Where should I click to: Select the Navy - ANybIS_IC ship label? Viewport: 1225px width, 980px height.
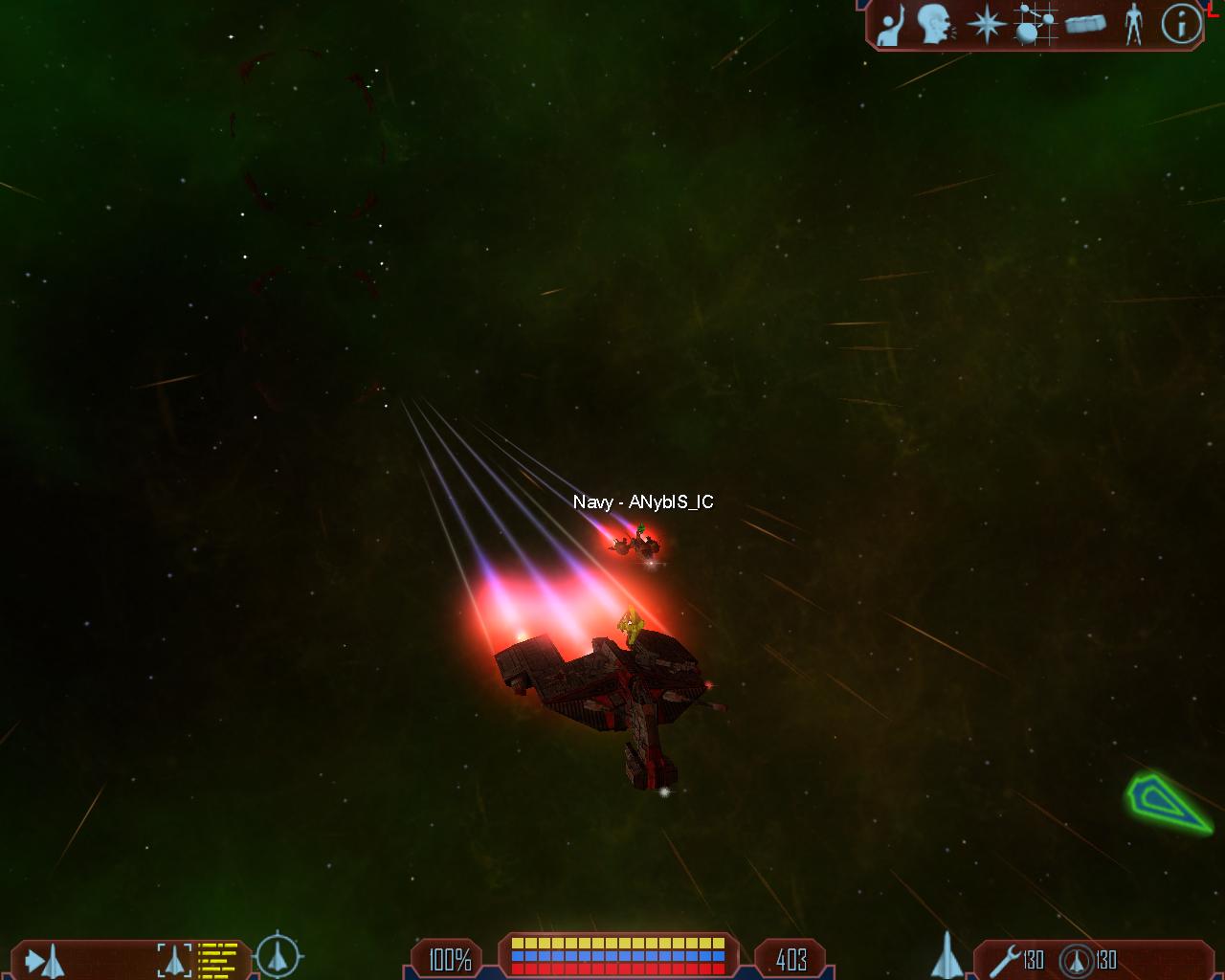point(643,502)
